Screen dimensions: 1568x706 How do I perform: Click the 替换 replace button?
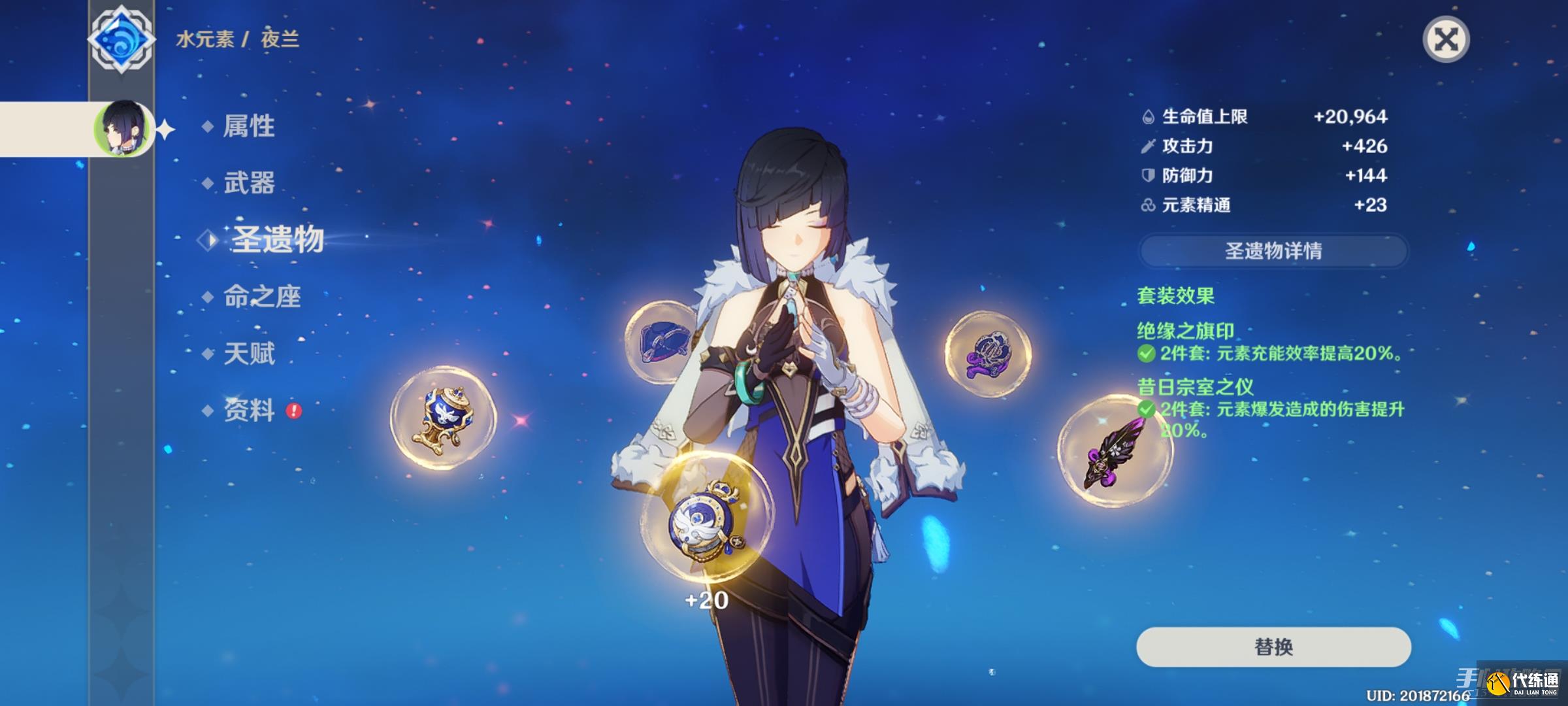(x=1273, y=647)
